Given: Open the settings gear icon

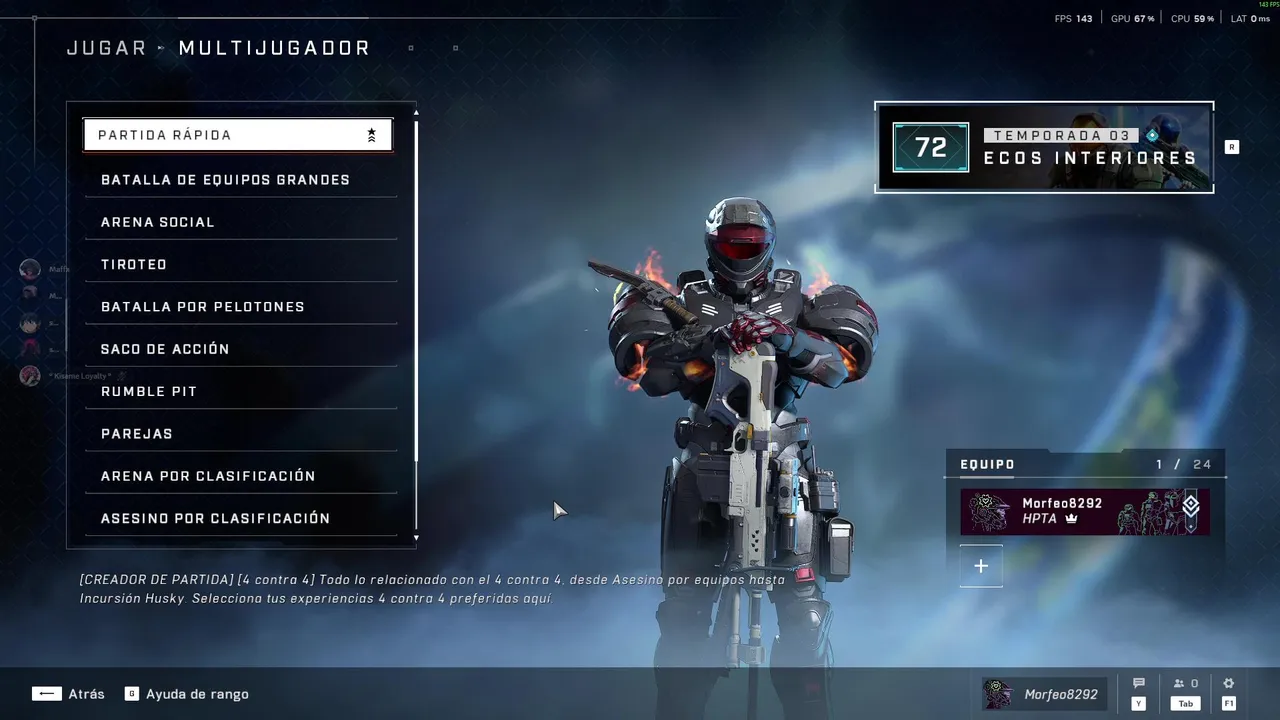Looking at the screenshot, I should coord(1229,684).
